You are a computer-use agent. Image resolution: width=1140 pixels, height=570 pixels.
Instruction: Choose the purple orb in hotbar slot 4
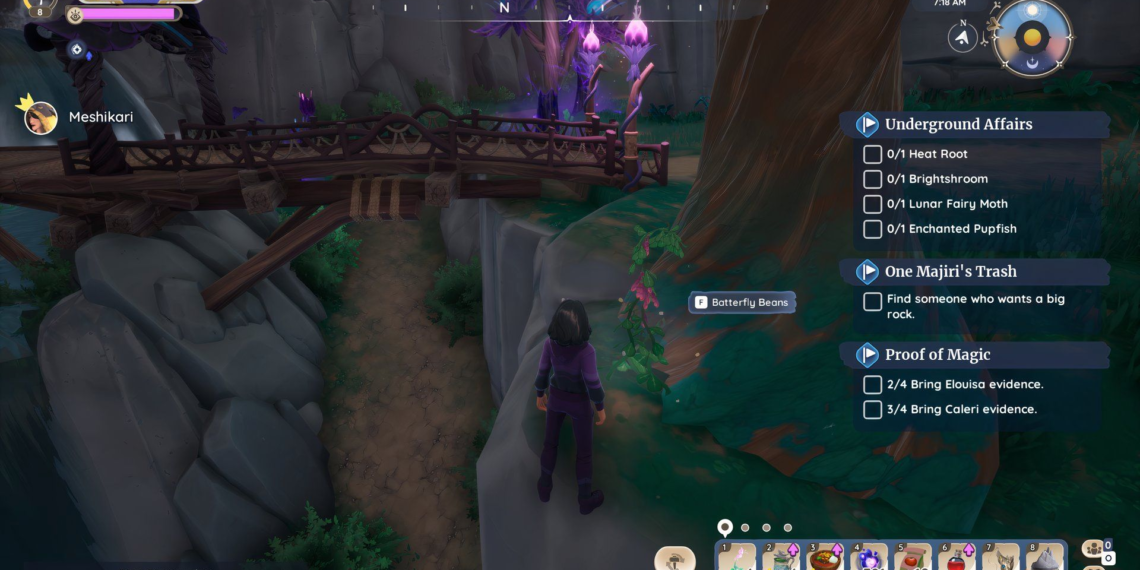click(x=870, y=558)
